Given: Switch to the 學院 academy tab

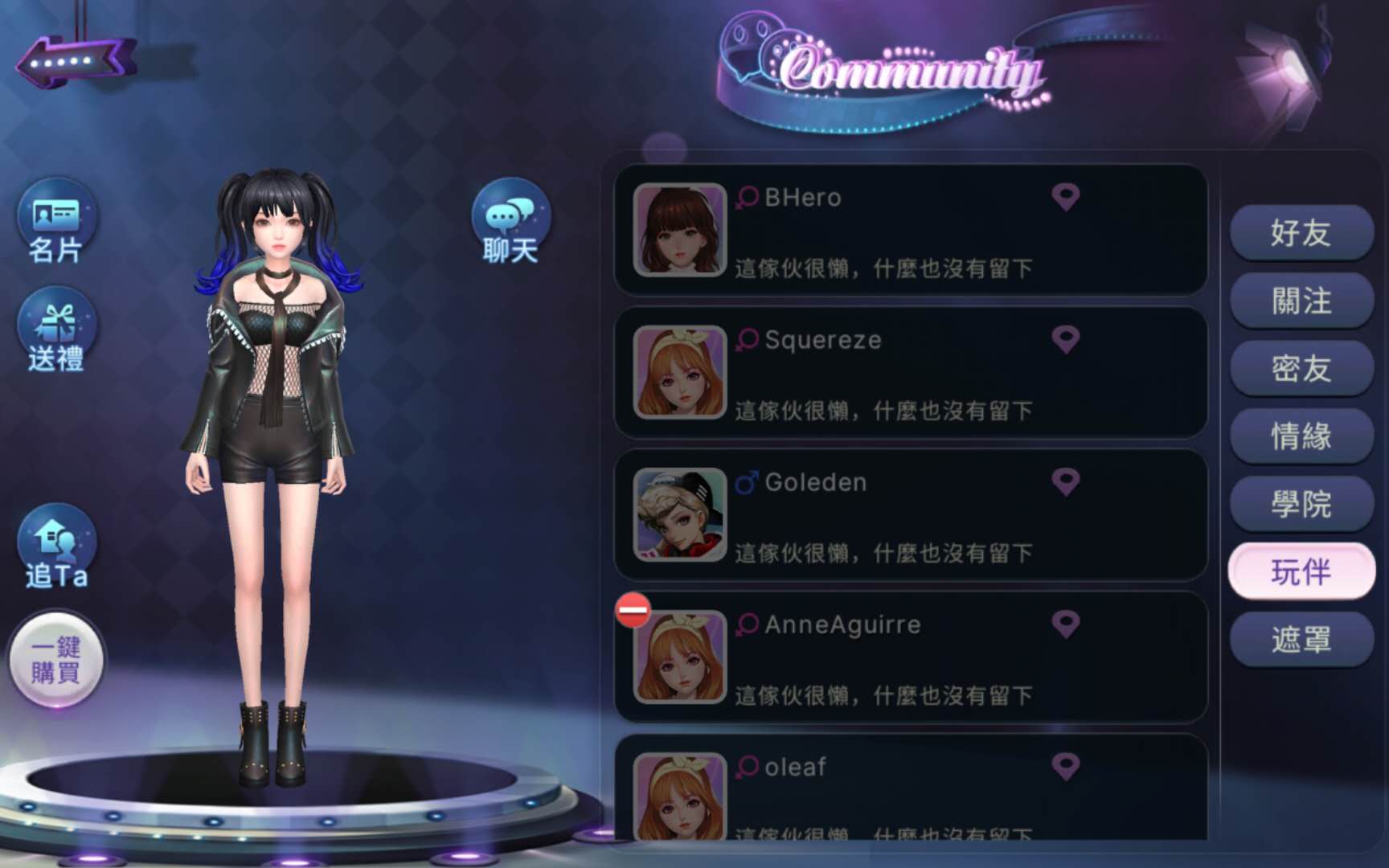Looking at the screenshot, I should click(x=1301, y=504).
